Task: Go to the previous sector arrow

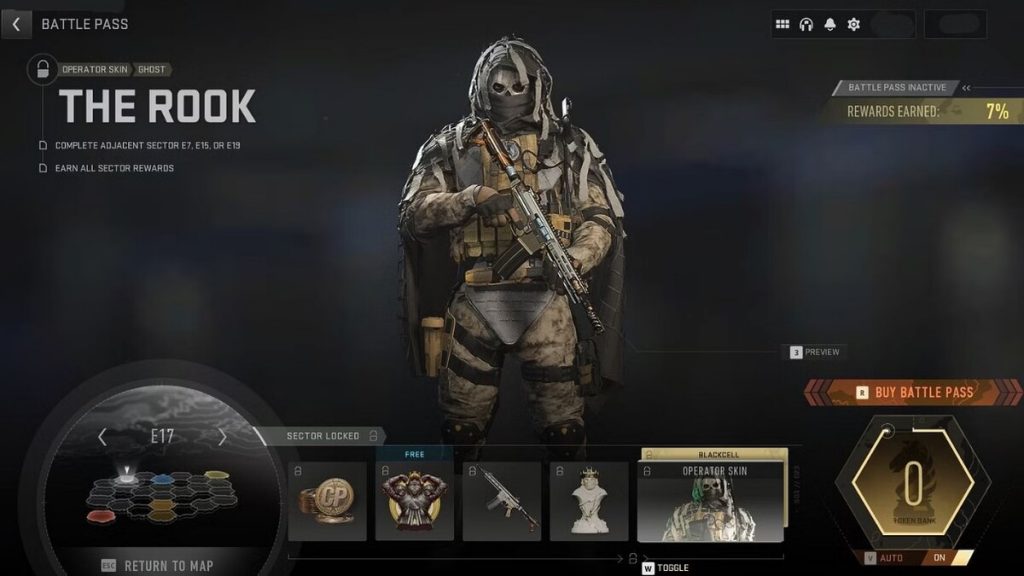Action: (x=101, y=437)
